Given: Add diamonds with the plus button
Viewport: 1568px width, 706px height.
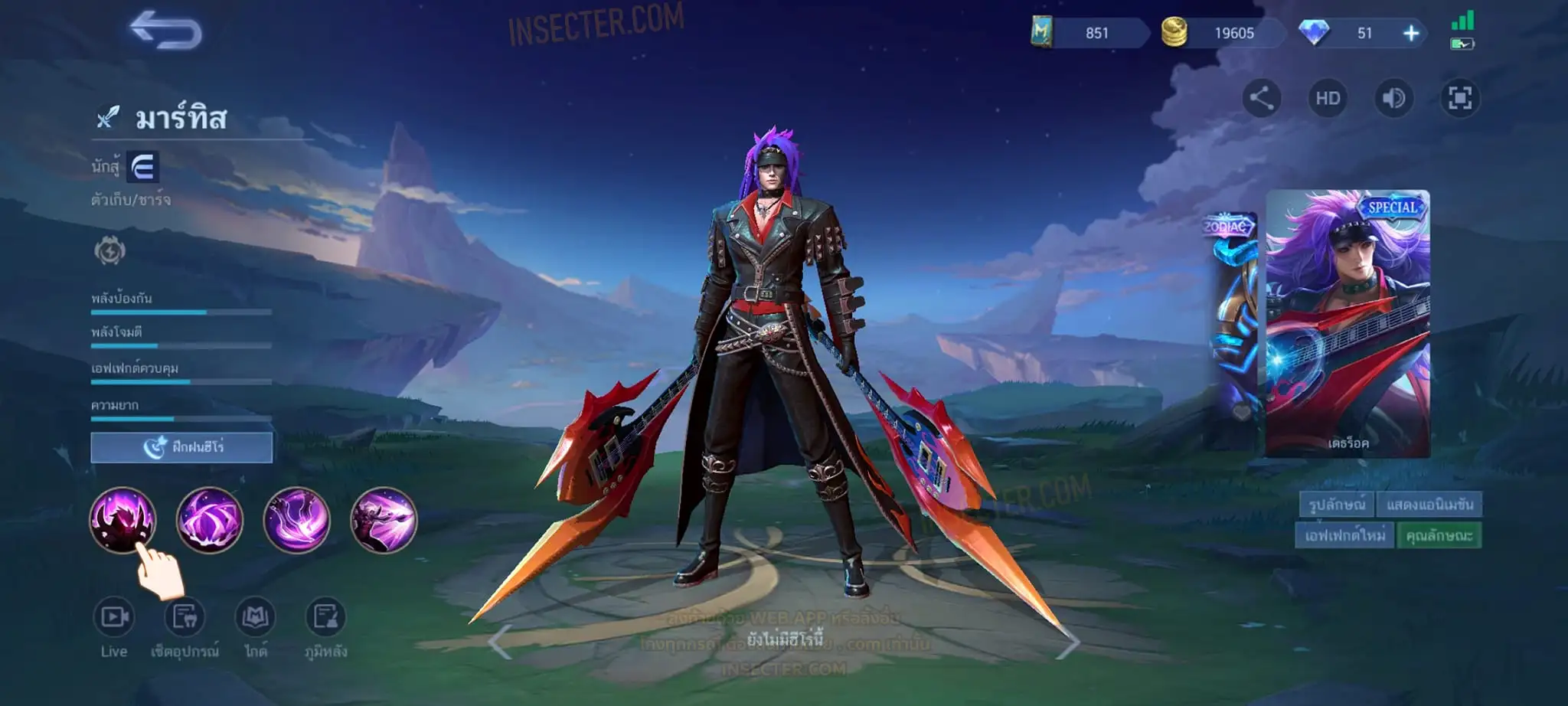Looking at the screenshot, I should (1411, 33).
